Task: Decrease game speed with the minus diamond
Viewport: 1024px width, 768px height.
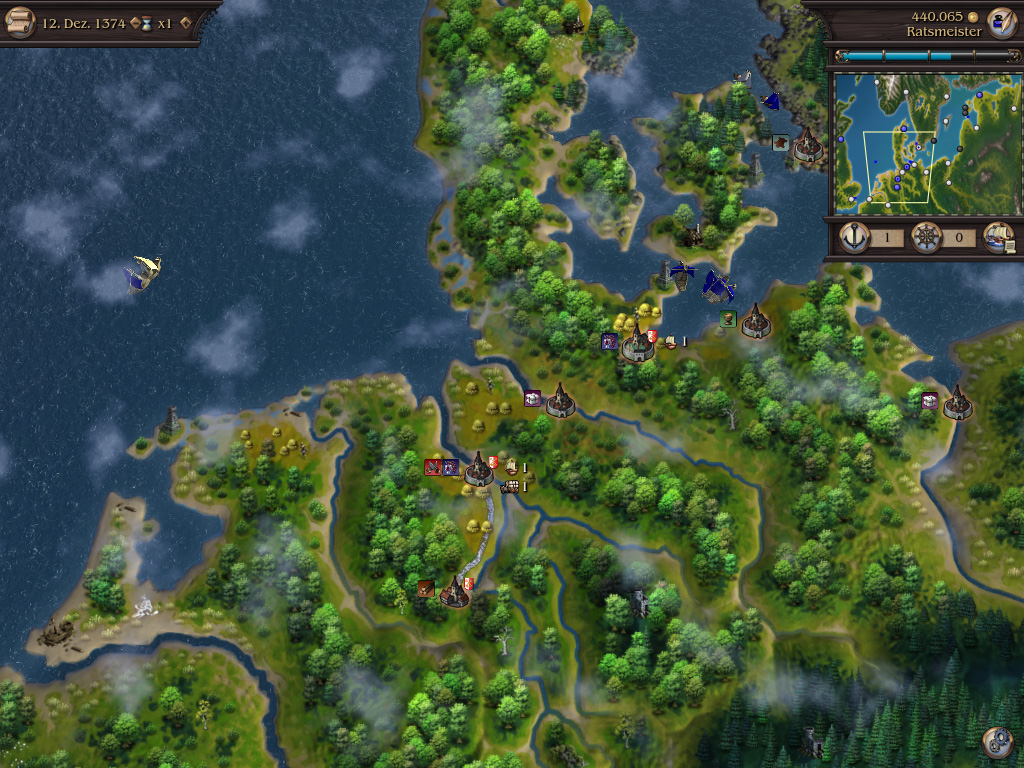Action: (135, 22)
